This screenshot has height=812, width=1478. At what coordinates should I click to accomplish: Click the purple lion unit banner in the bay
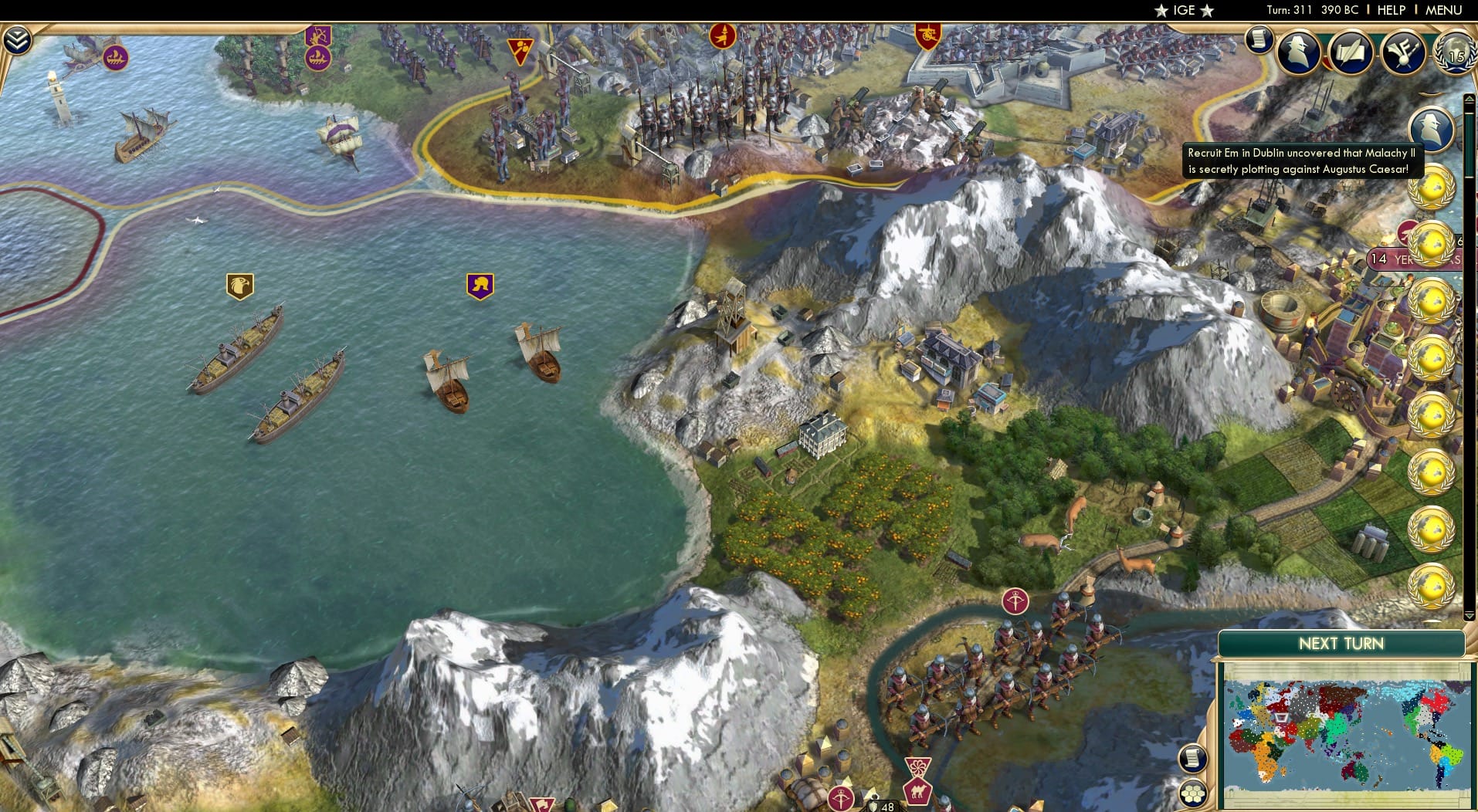[x=479, y=284]
